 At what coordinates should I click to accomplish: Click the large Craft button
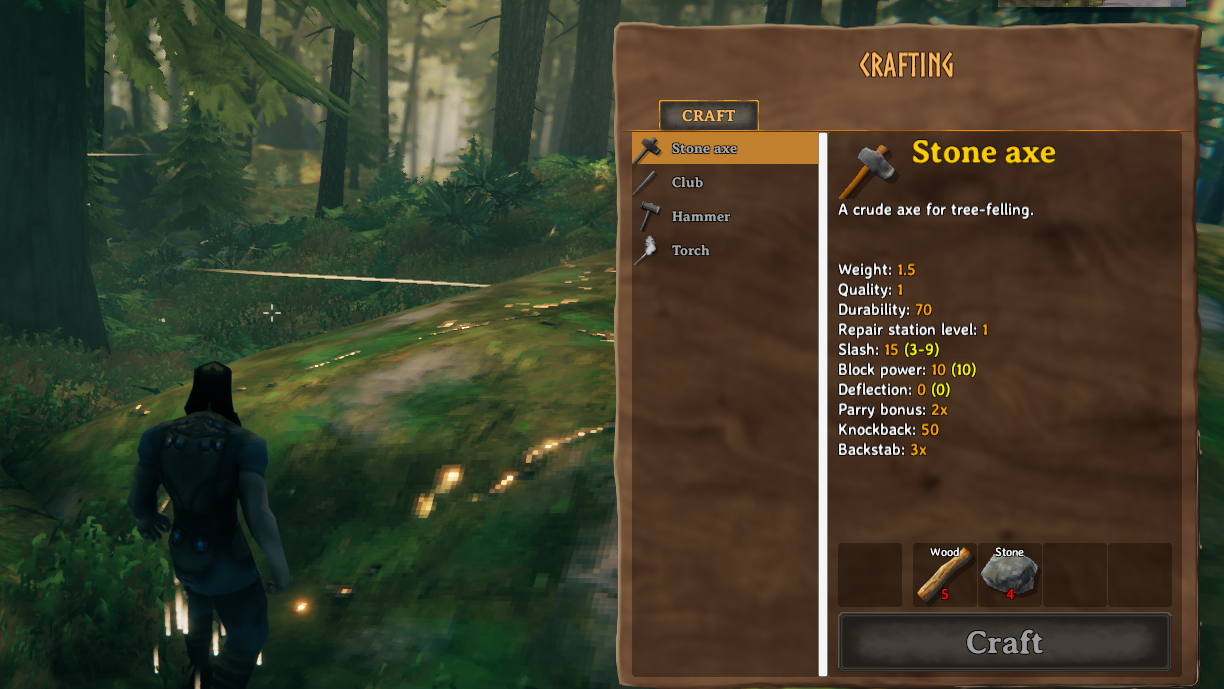[x=1004, y=642]
